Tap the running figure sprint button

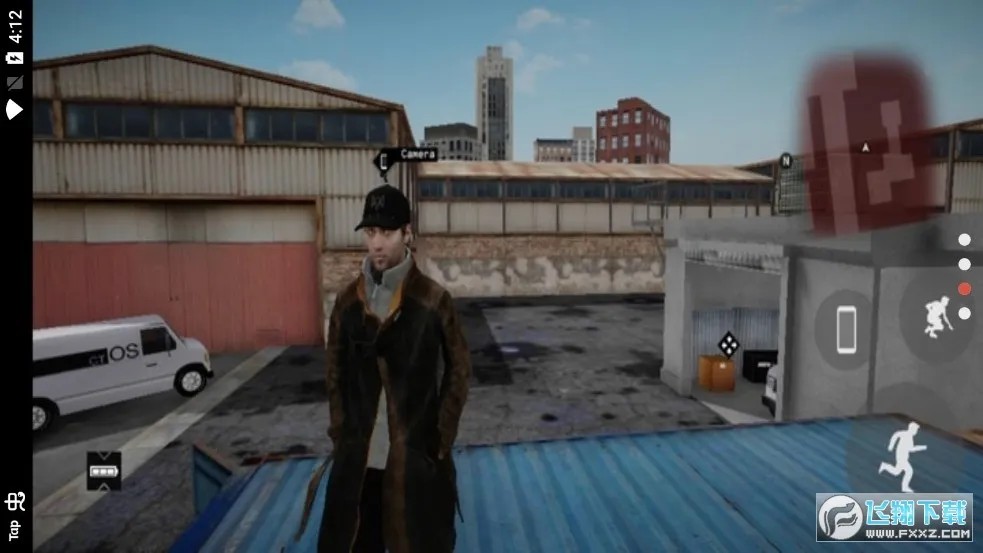(905, 456)
